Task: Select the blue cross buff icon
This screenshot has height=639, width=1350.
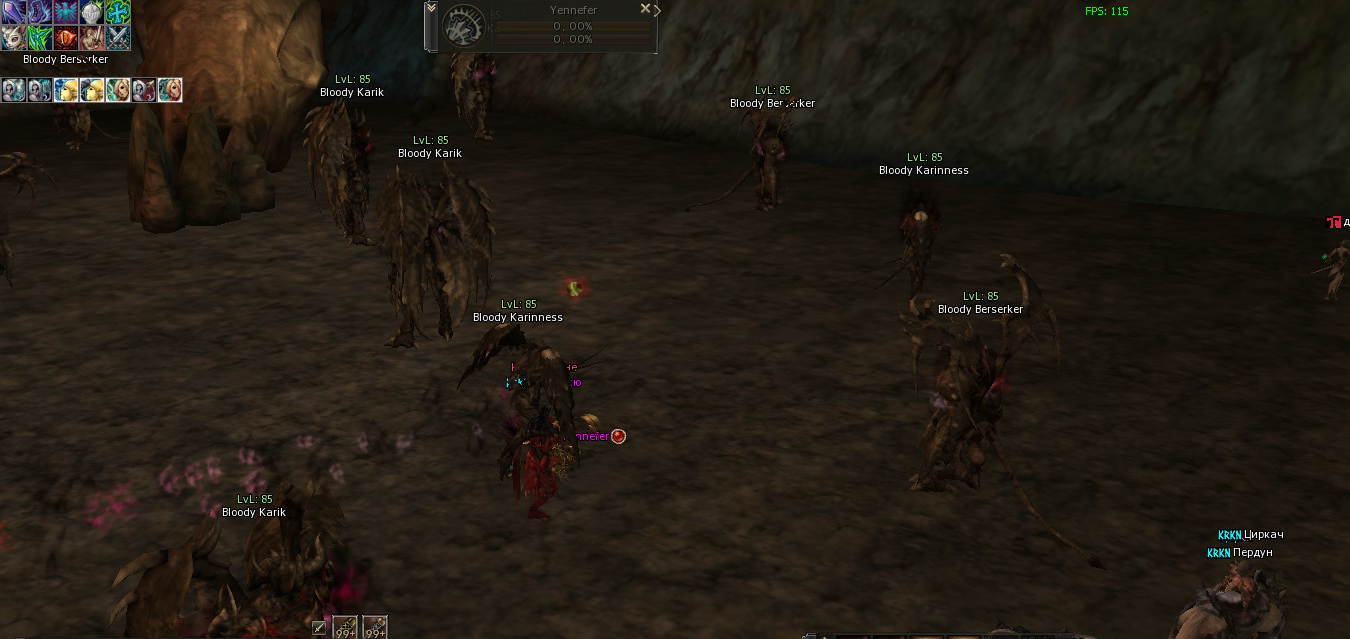Action: [118, 12]
